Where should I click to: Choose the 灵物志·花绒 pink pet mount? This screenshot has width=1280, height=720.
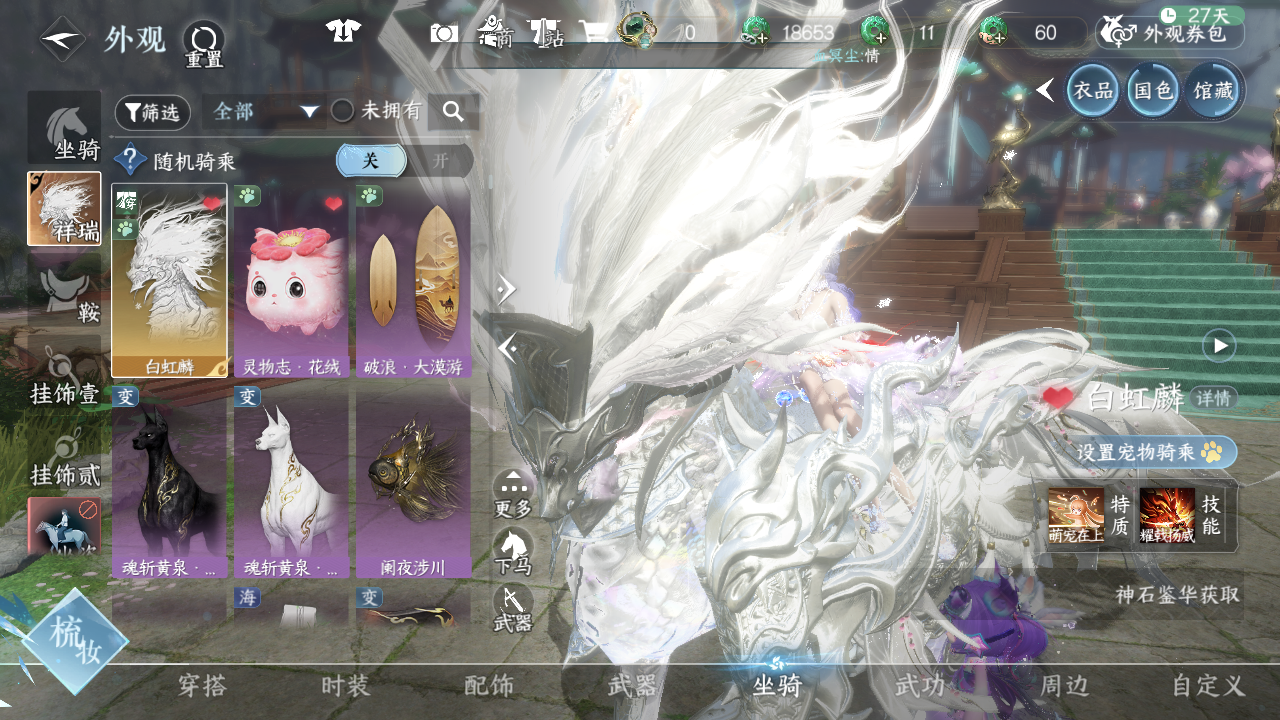tap(292, 280)
